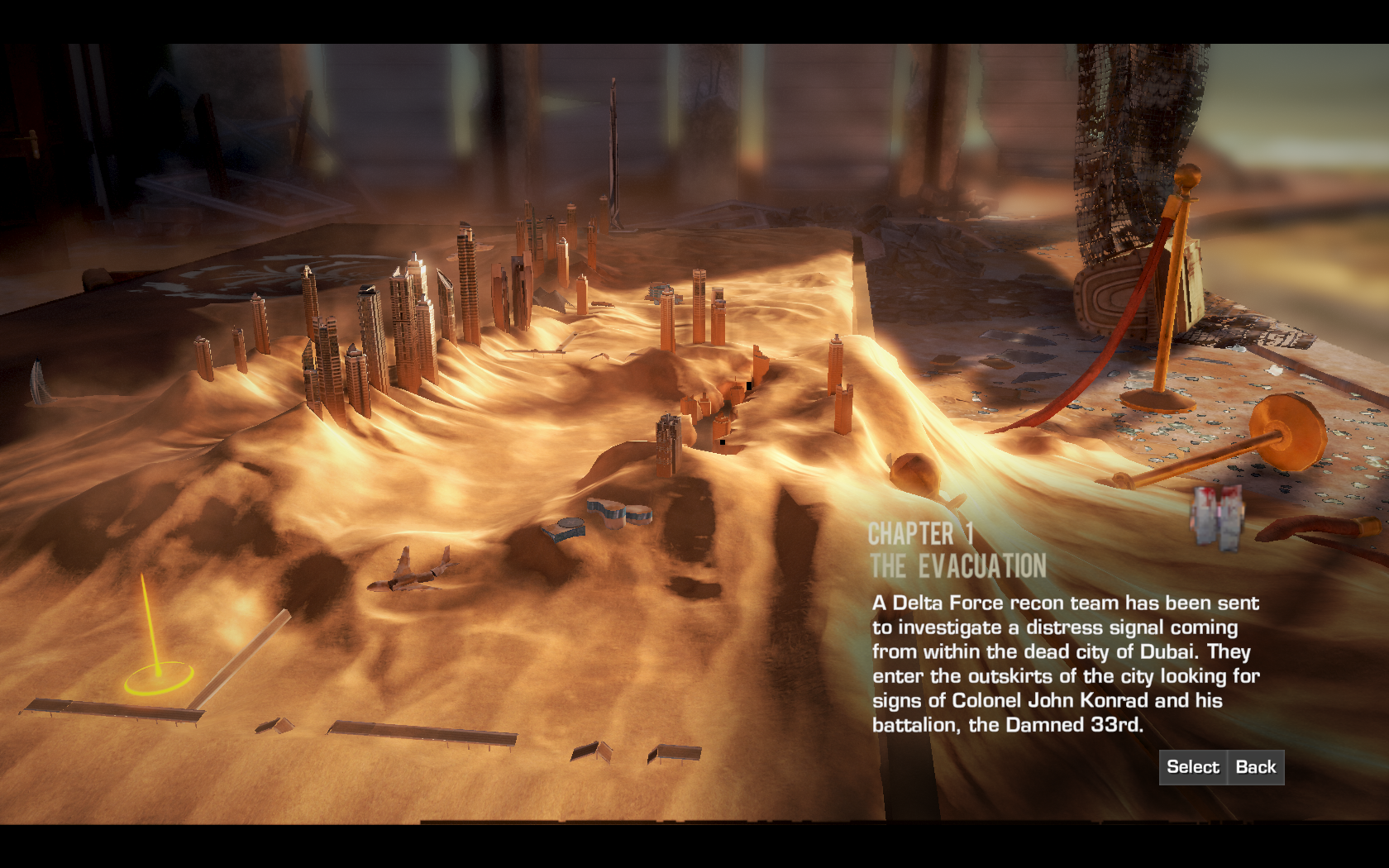Click the Select button
This screenshot has height=868, width=1389.
click(x=1192, y=767)
